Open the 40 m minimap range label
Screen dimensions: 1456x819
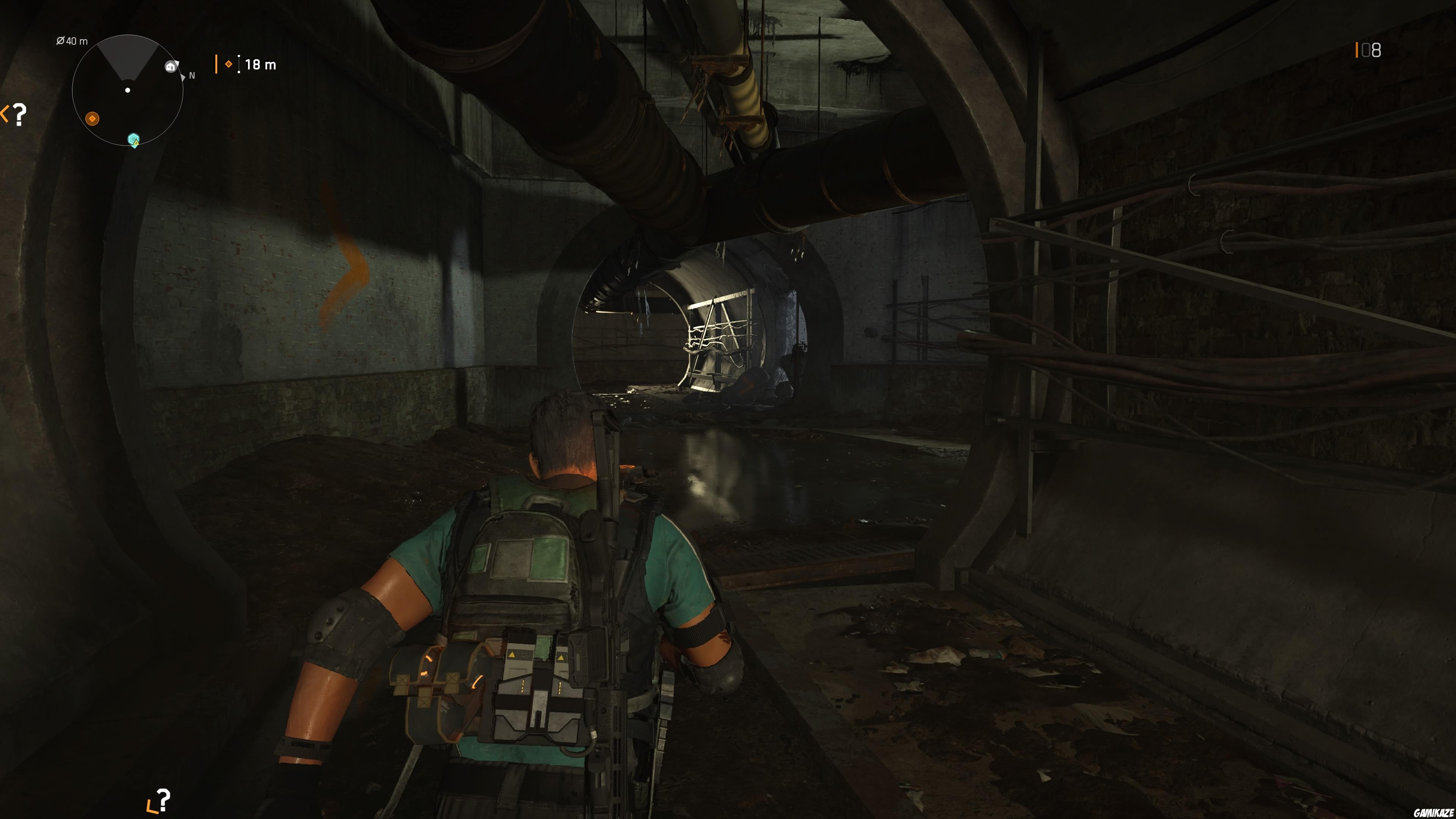pos(72,41)
